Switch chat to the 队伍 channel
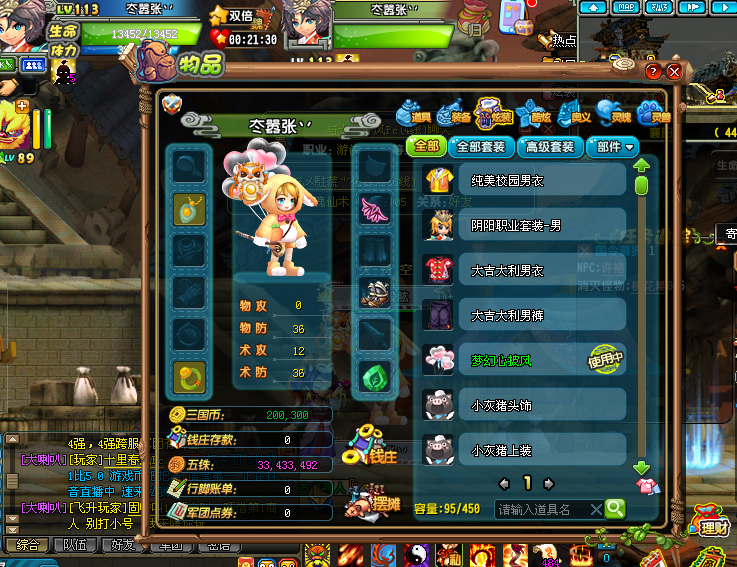Screen dimensions: 737x567 pyautogui.click(x=74, y=545)
